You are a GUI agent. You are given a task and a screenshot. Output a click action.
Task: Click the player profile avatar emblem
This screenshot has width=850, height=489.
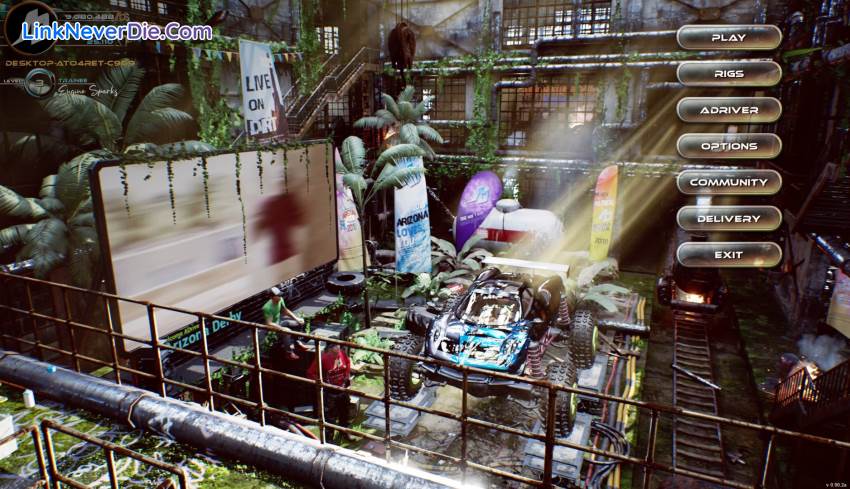[30, 27]
